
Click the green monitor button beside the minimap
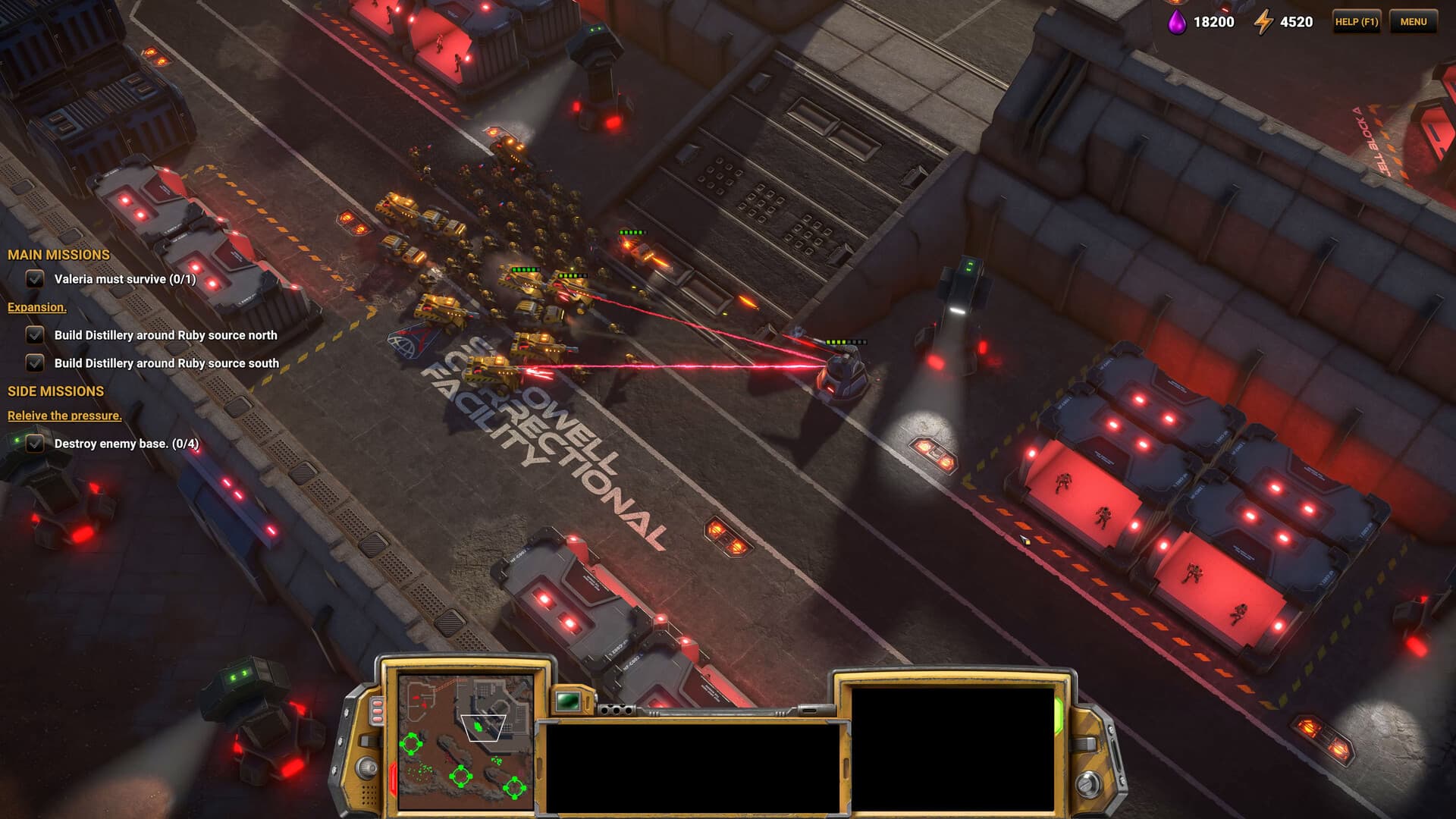click(567, 701)
